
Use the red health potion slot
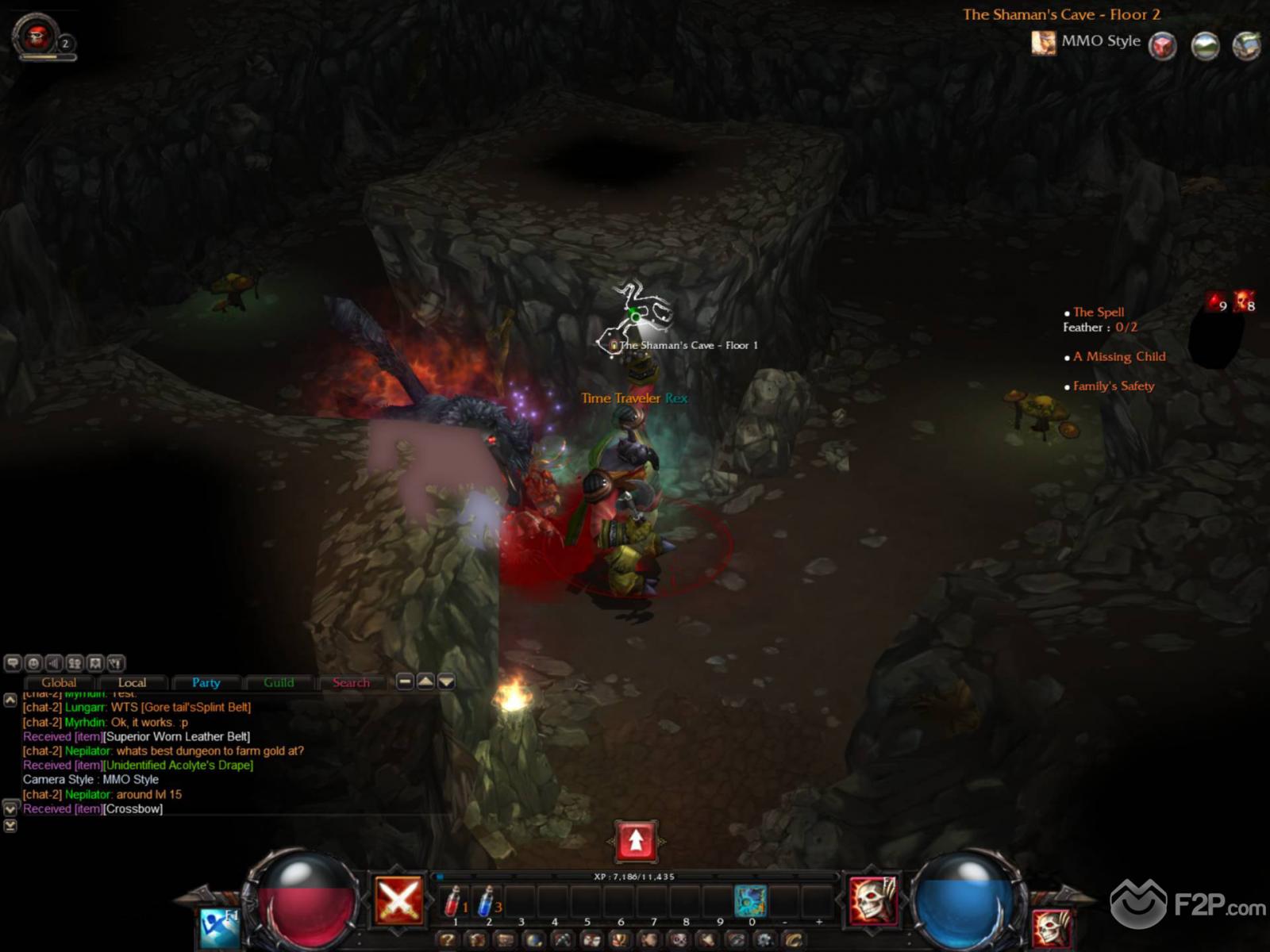453,901
